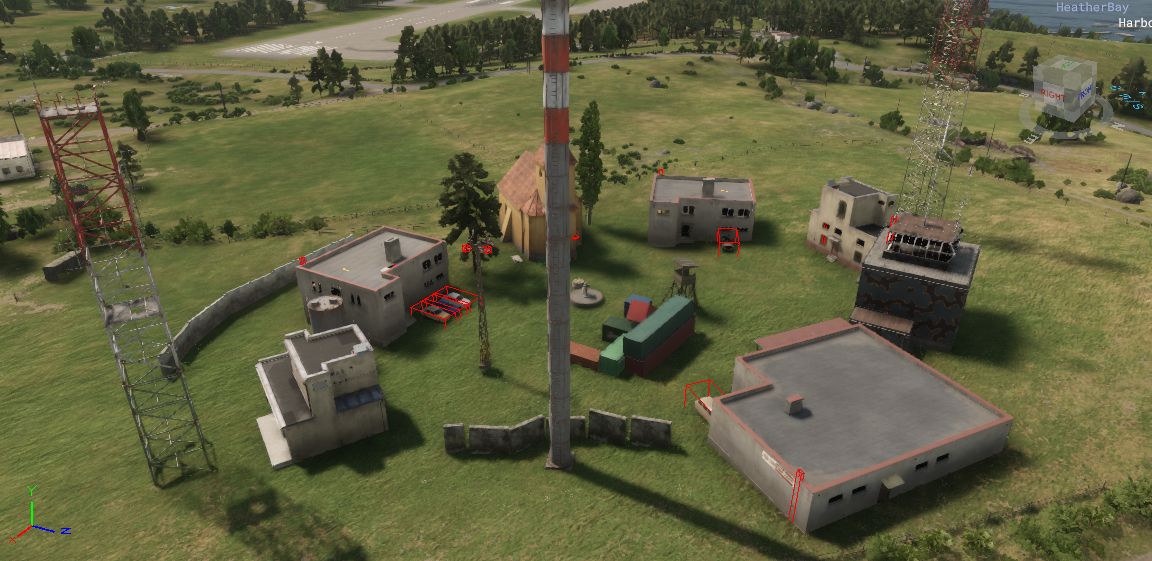Choose the green-labeled top face of the view cube
This screenshot has width=1152, height=561.
coord(1068,68)
